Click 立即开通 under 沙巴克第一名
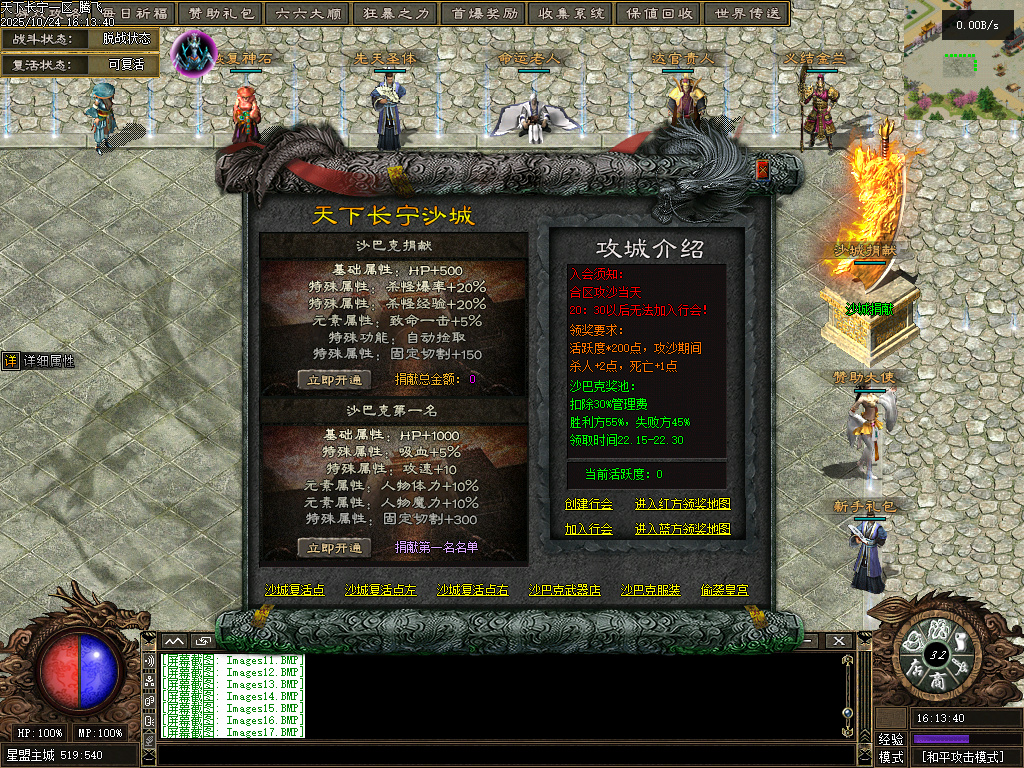Image resolution: width=1024 pixels, height=768 pixels. pos(334,548)
